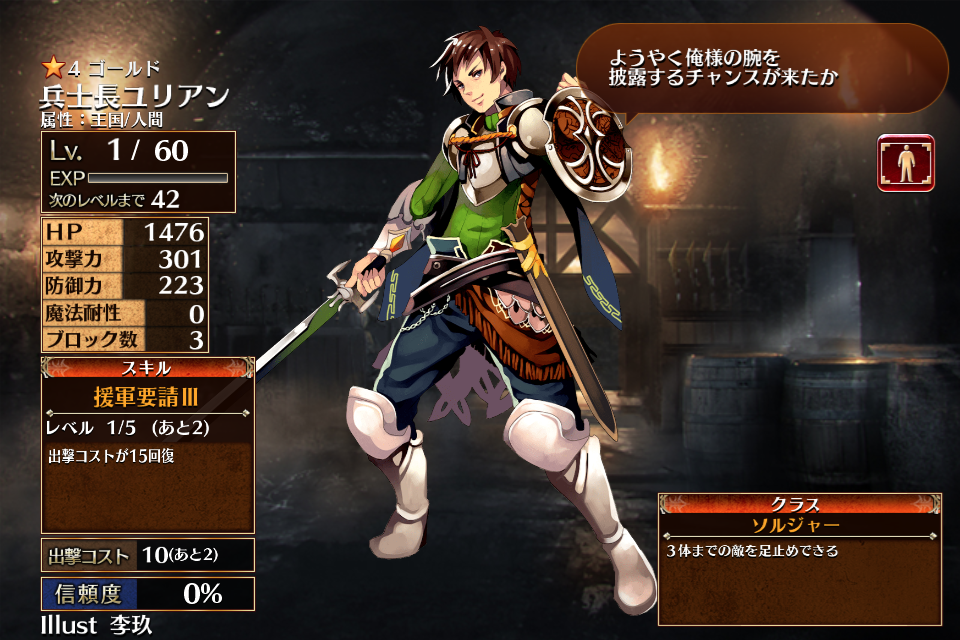Open the ソルジャー class info panel
This screenshot has width=960, height=640.
(799, 558)
